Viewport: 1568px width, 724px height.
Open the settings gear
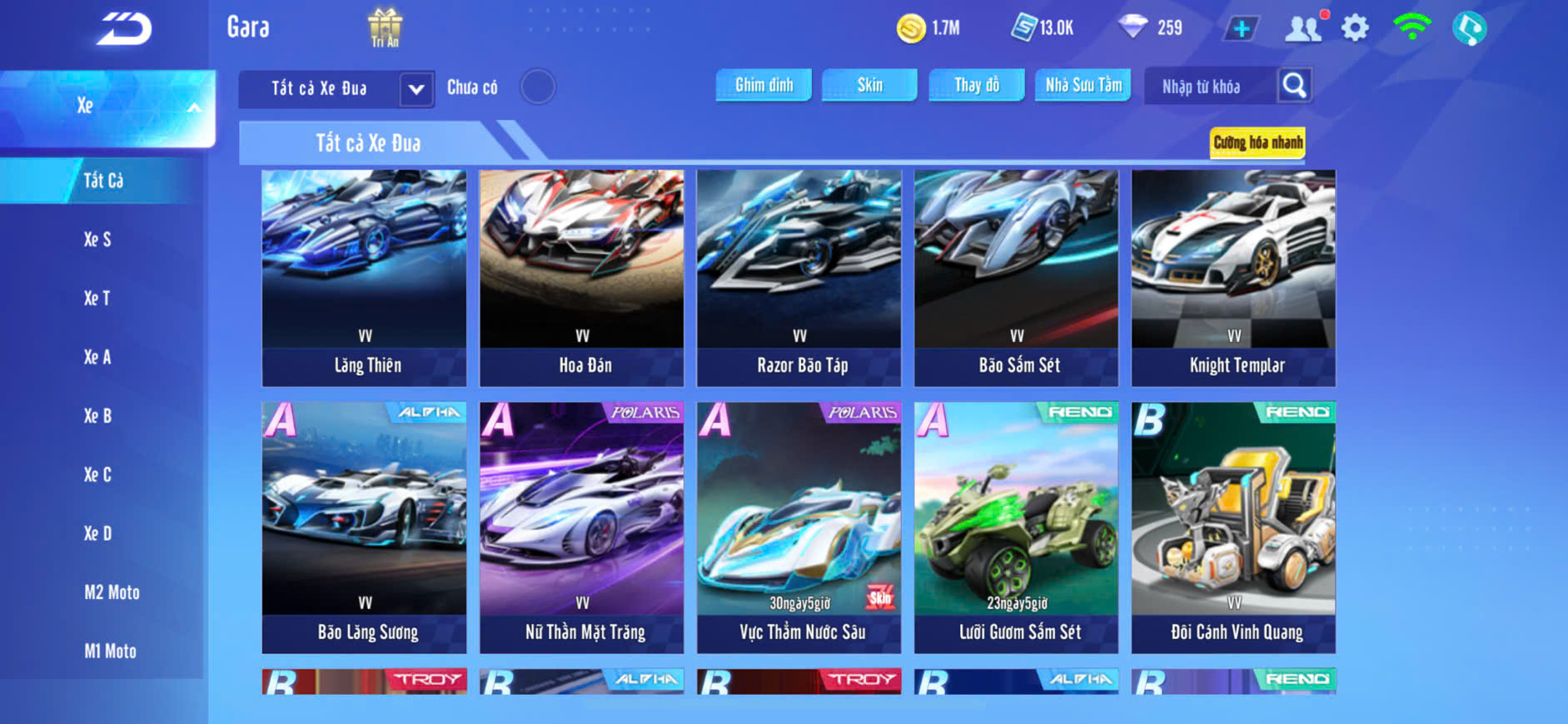pyautogui.click(x=1355, y=28)
